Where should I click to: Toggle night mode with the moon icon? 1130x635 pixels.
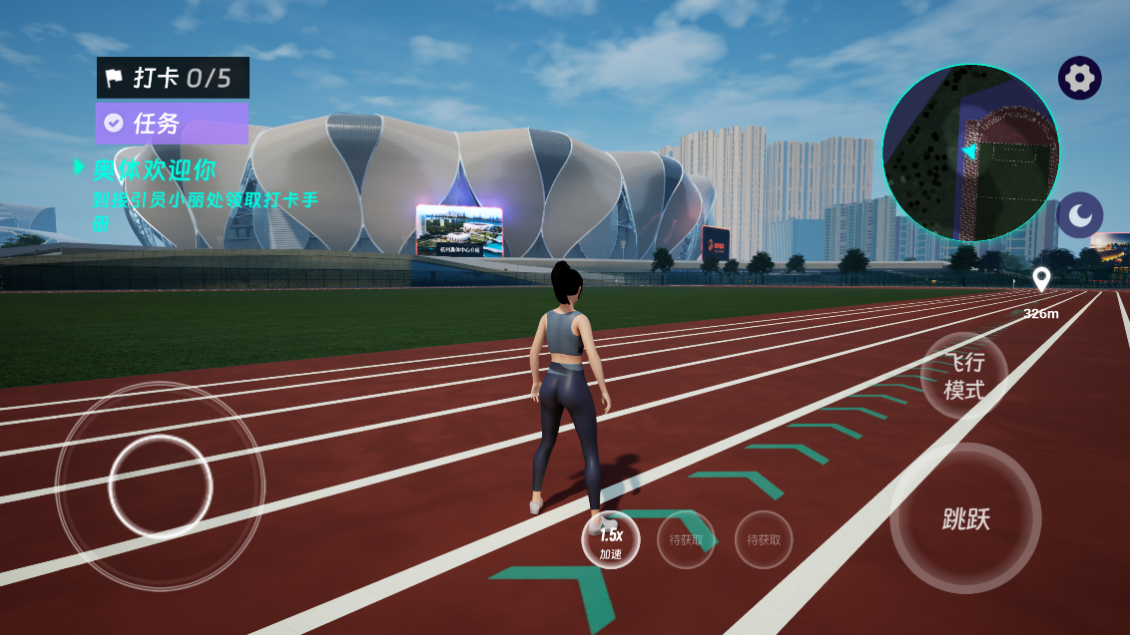(1080, 215)
